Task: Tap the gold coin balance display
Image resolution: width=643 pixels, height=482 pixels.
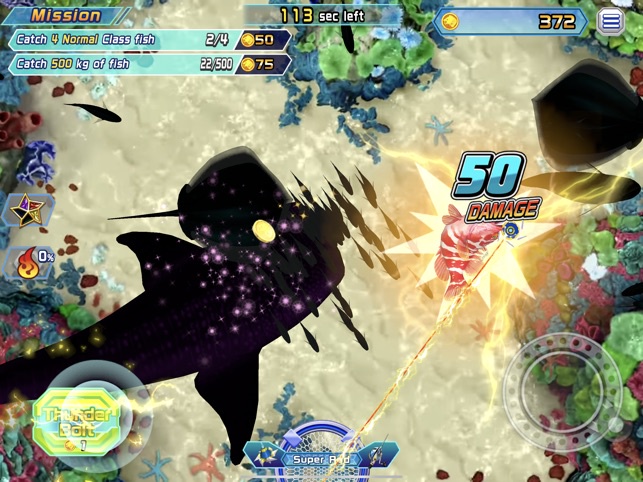Action: click(510, 22)
